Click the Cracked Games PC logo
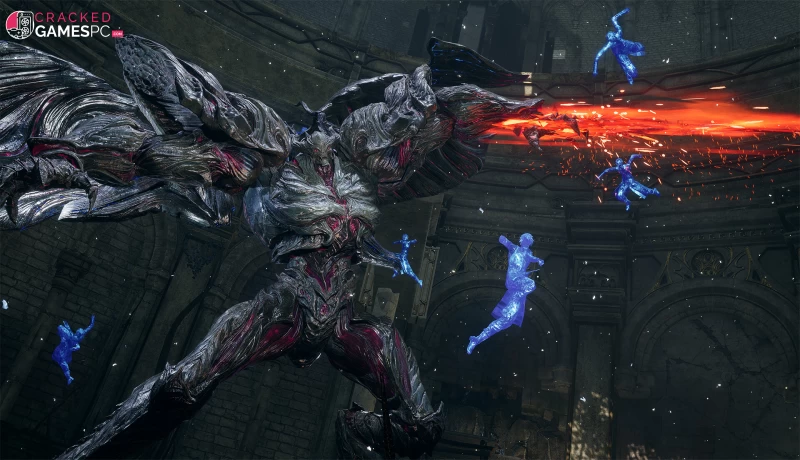 (62, 25)
